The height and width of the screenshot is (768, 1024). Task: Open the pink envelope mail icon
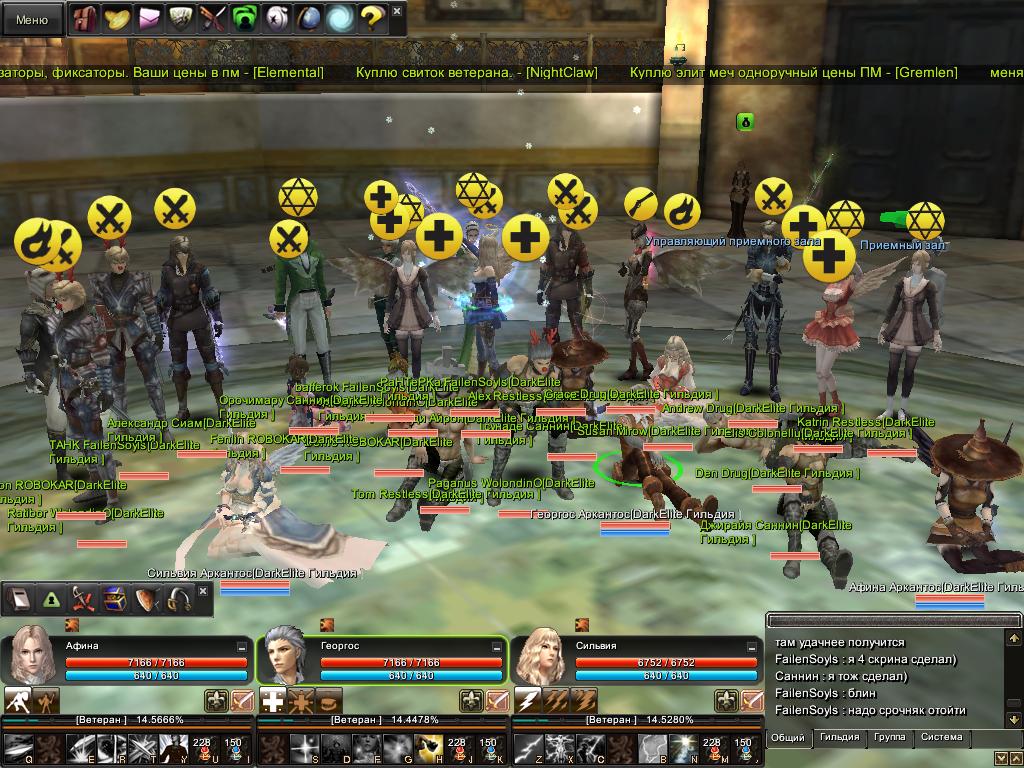click(x=149, y=18)
